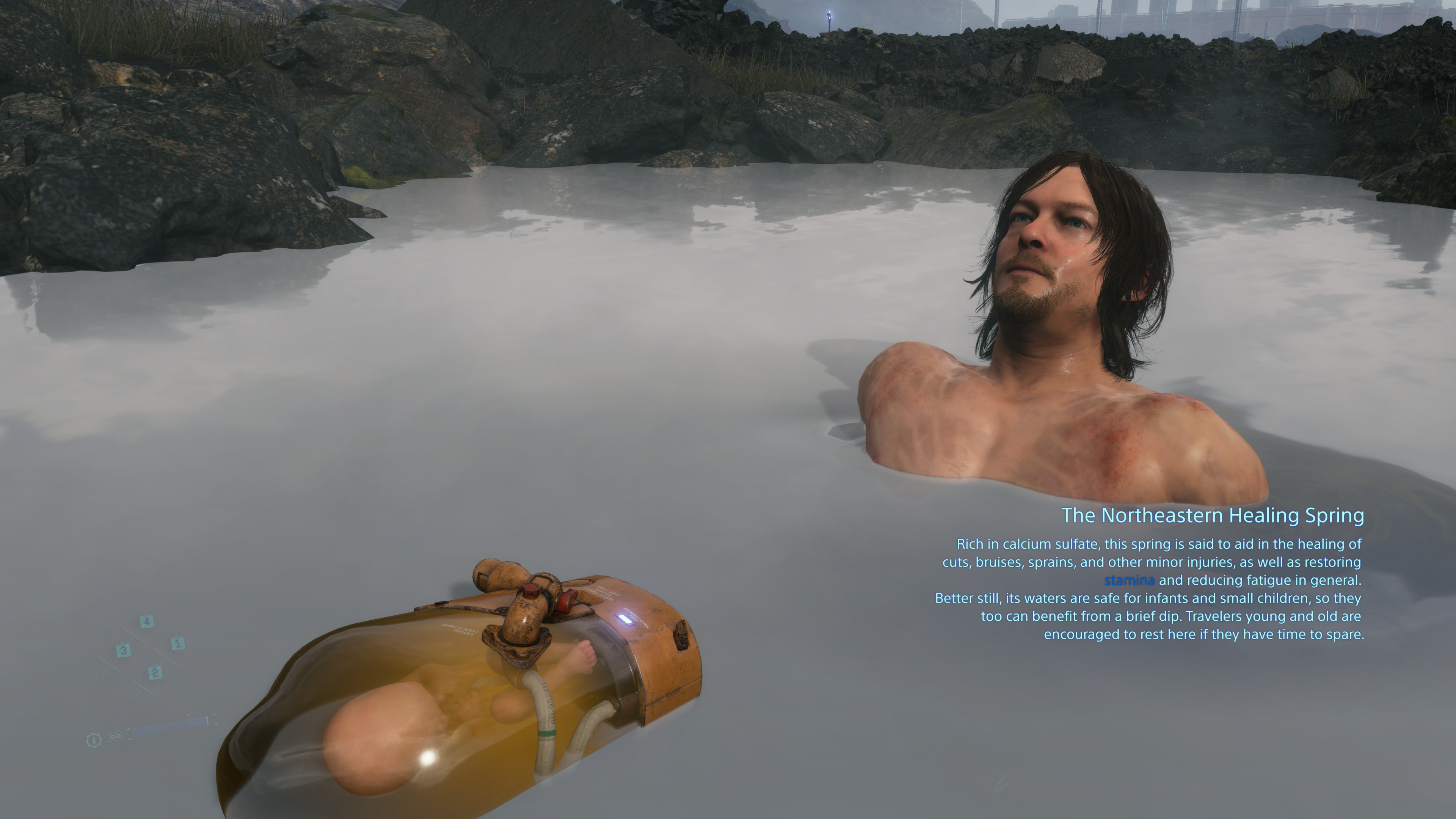
Task: Select the blood bag slot numbered 4
Action: 146,621
